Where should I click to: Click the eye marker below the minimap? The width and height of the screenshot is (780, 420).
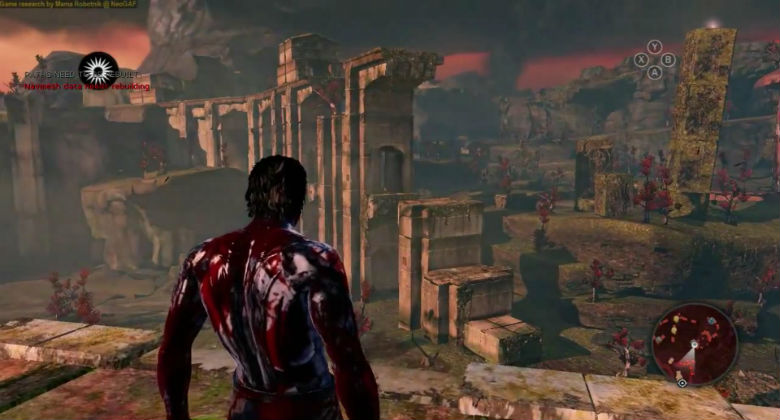pos(681,383)
